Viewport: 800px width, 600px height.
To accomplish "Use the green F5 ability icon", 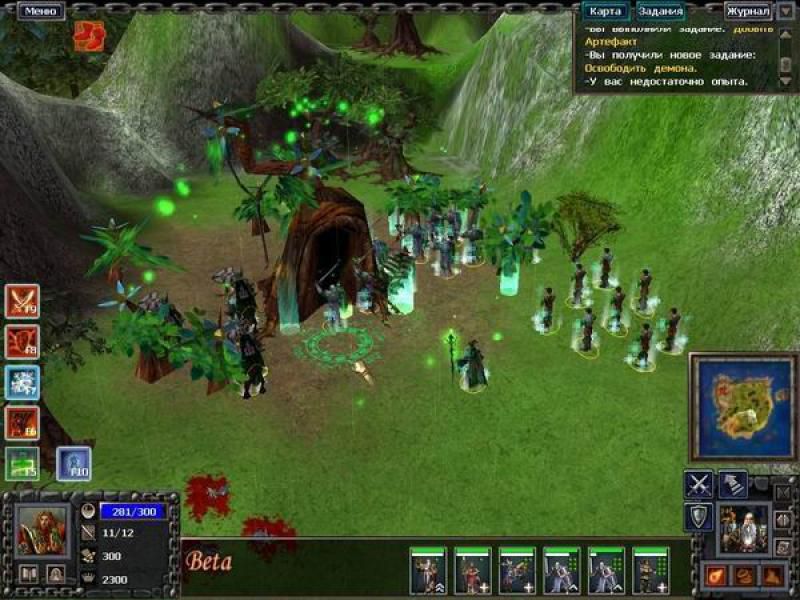I will click(22, 463).
